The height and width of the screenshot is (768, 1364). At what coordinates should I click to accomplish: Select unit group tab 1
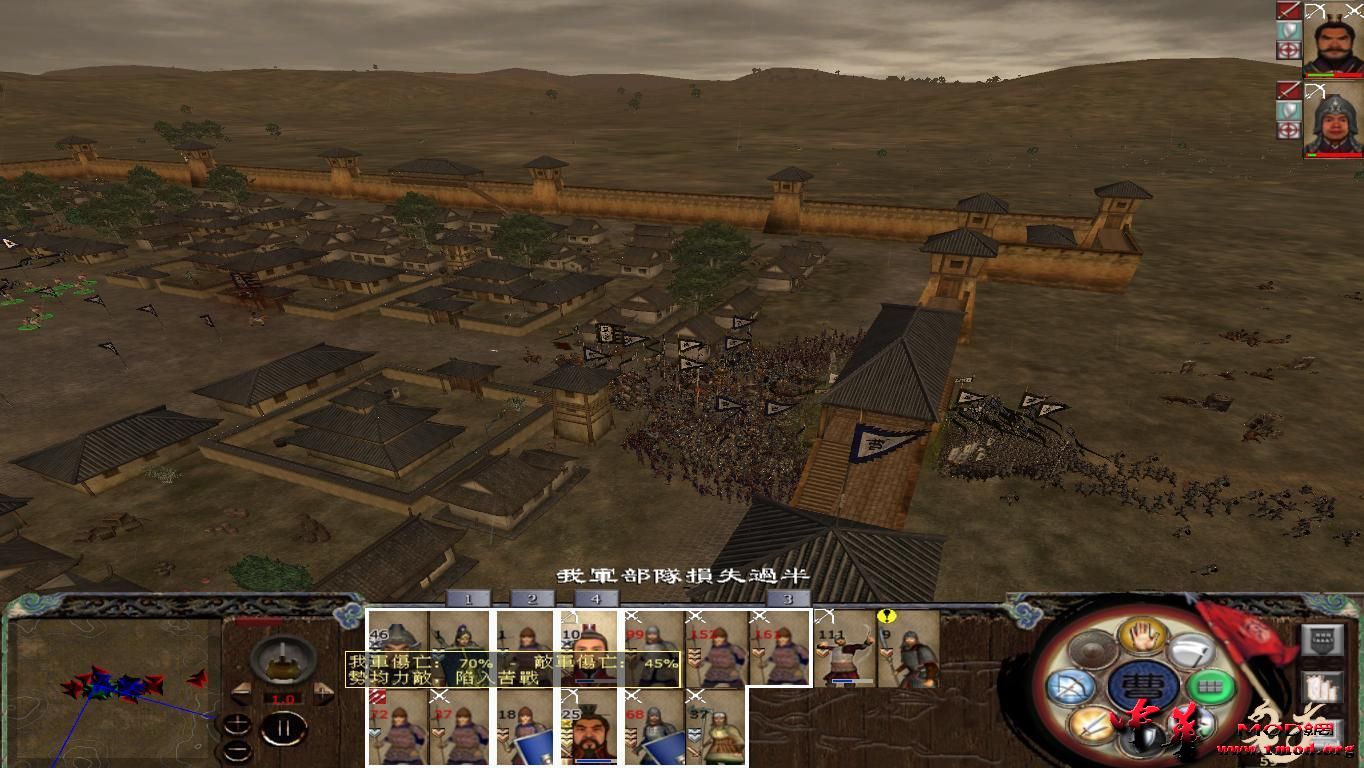point(467,597)
